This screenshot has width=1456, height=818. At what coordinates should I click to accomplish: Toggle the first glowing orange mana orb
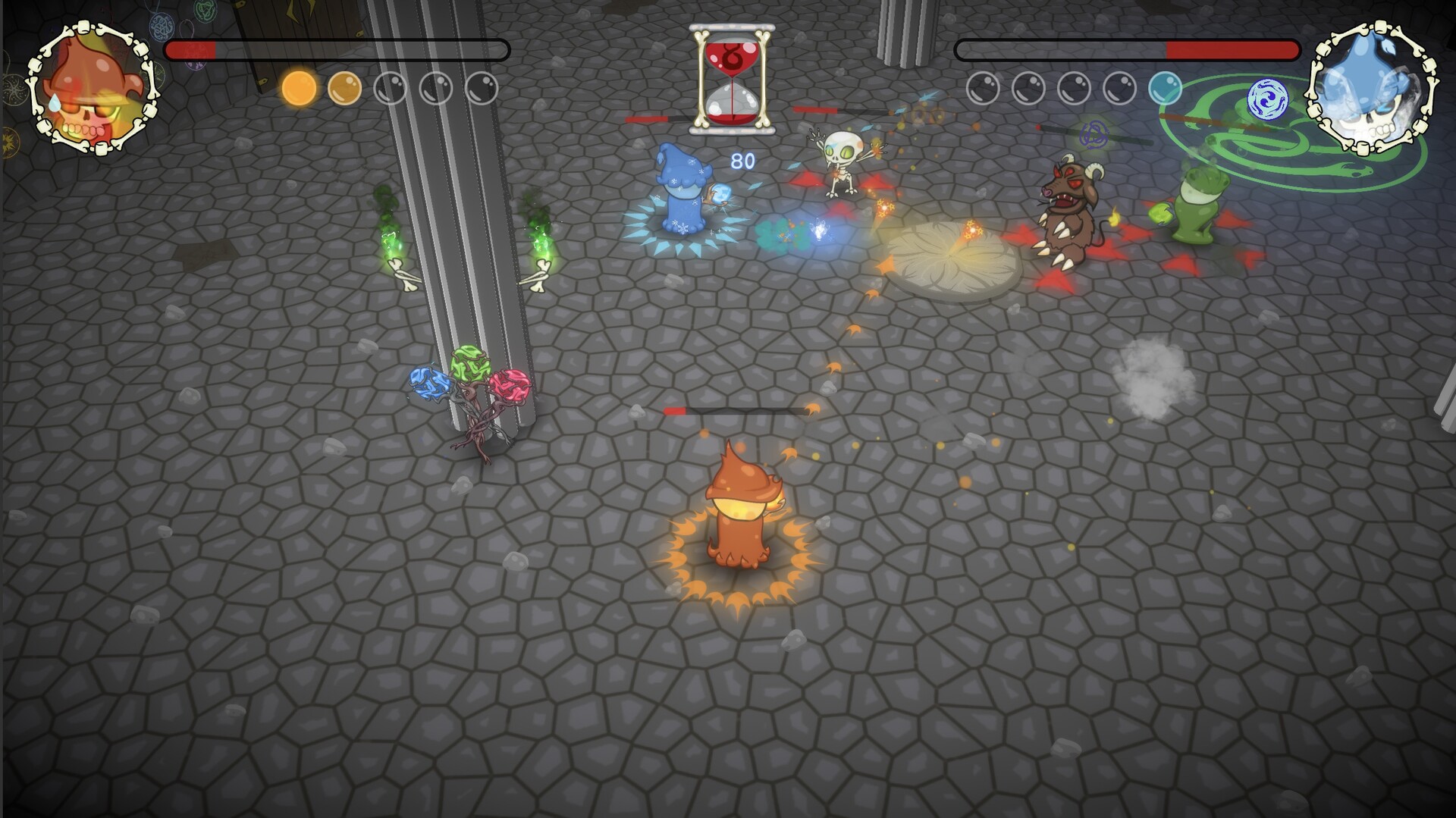(300, 88)
